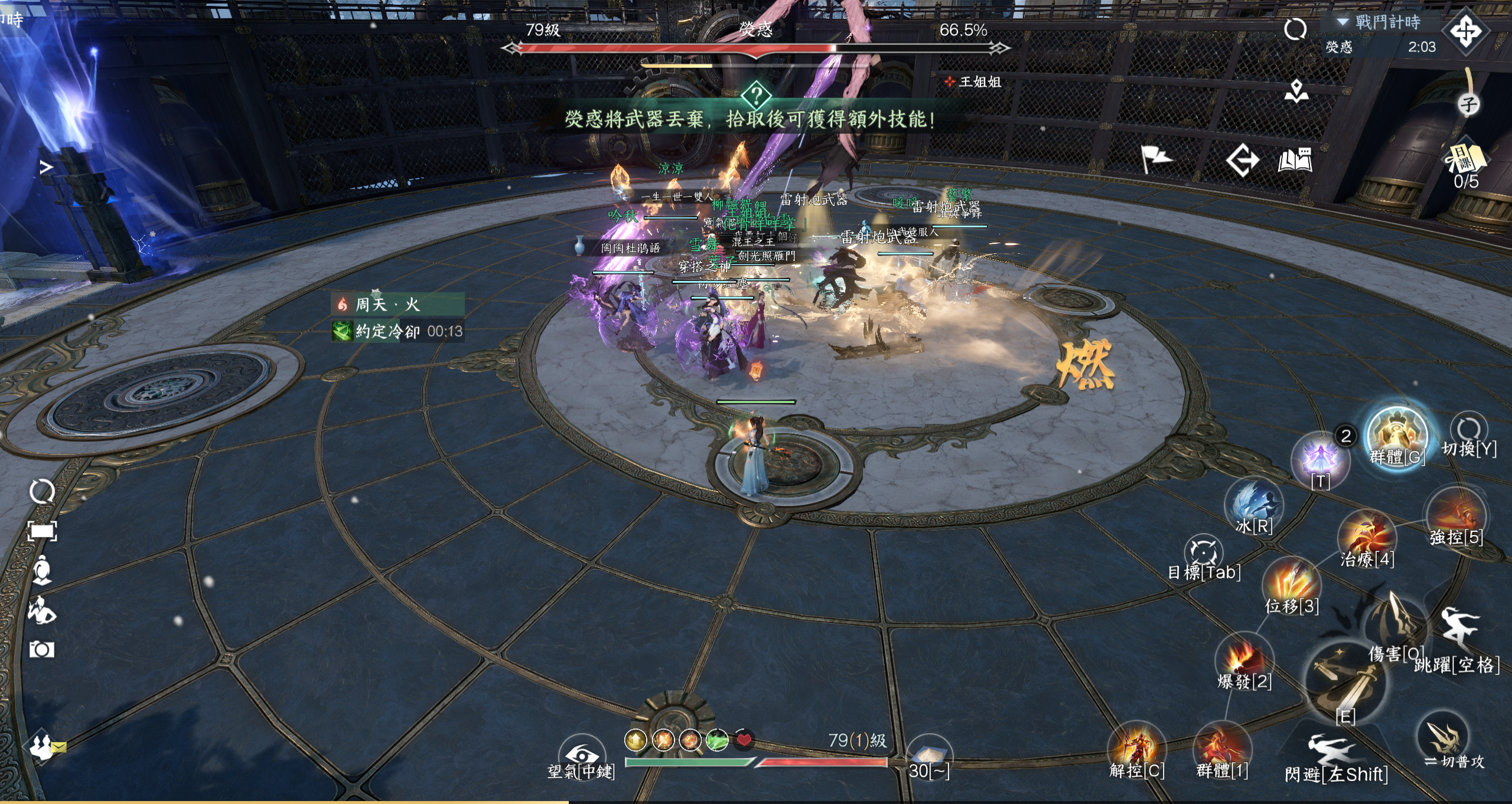
Task: Switch skill set with 切換 button
Action: (1468, 430)
